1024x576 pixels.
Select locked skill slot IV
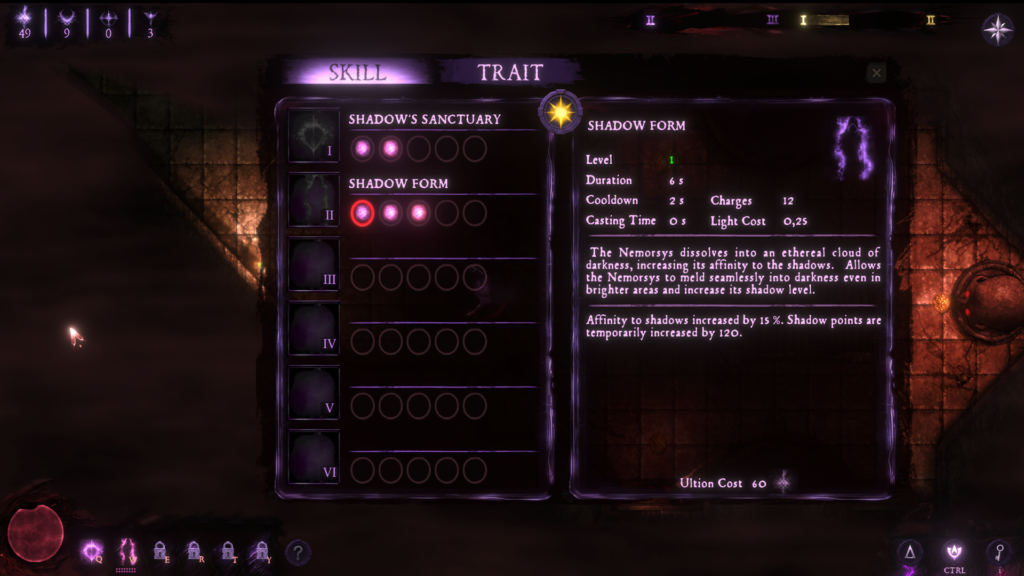coord(314,328)
